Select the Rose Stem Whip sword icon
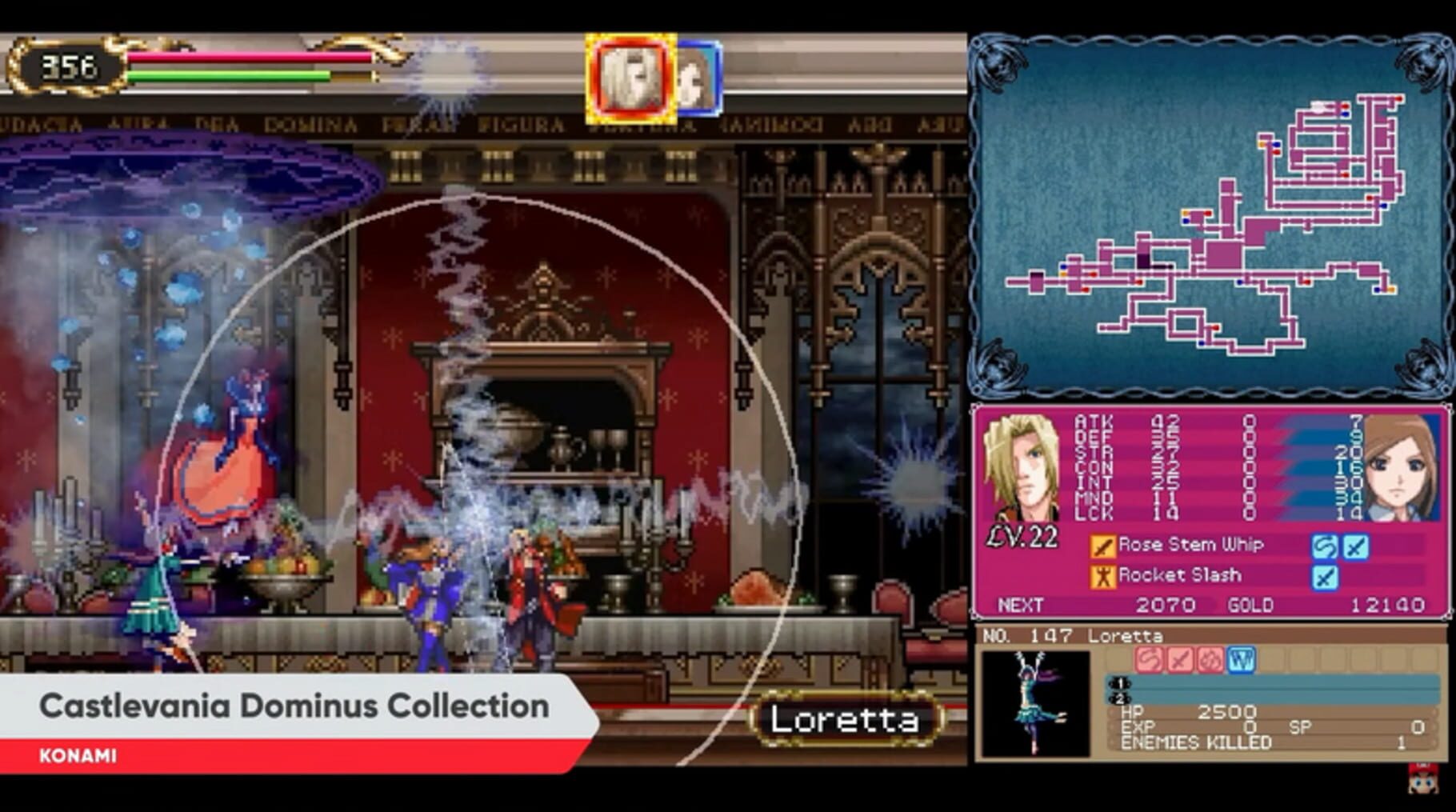This screenshot has width=1456, height=812. (1103, 545)
